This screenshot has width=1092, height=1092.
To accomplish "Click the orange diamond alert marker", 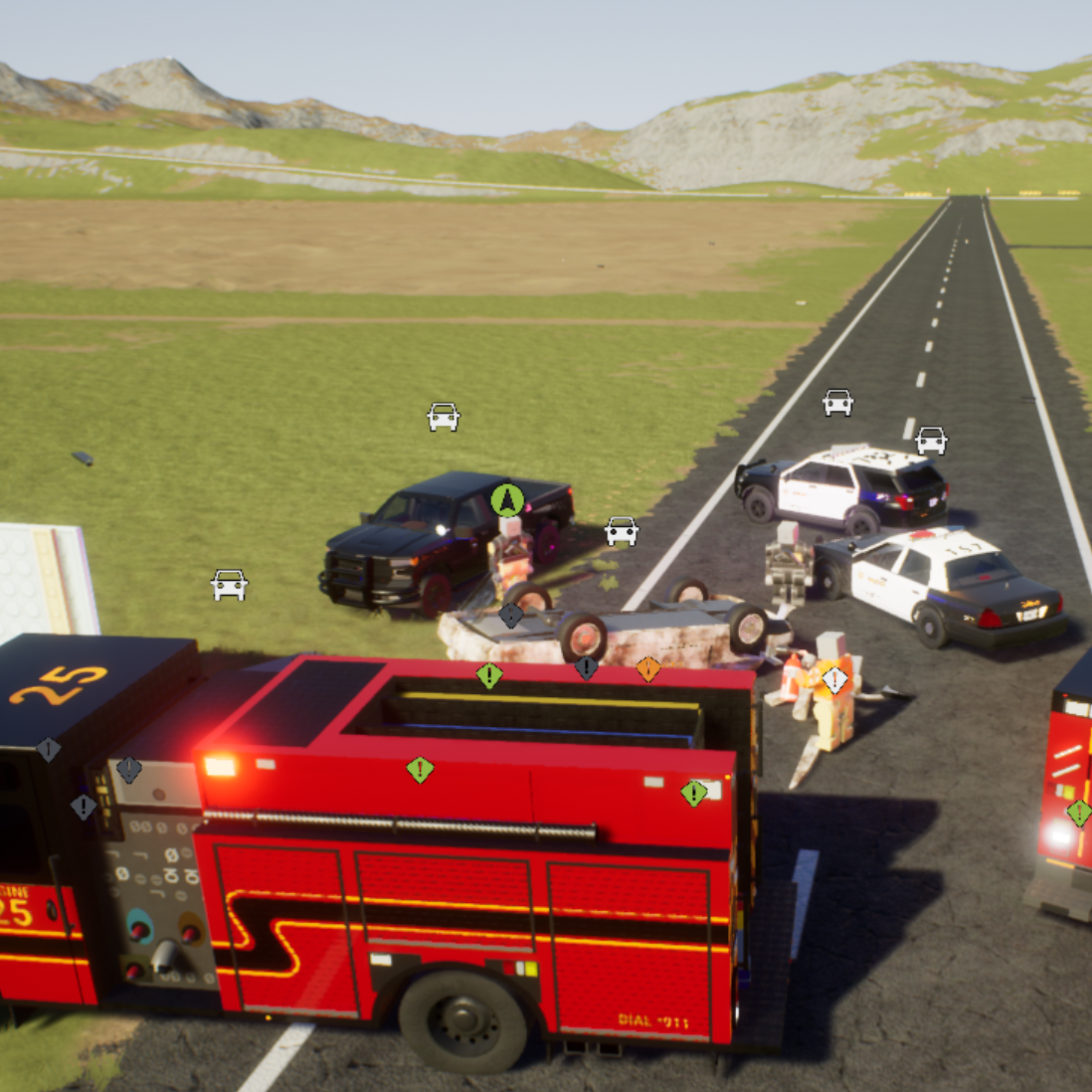I will click(x=648, y=668).
